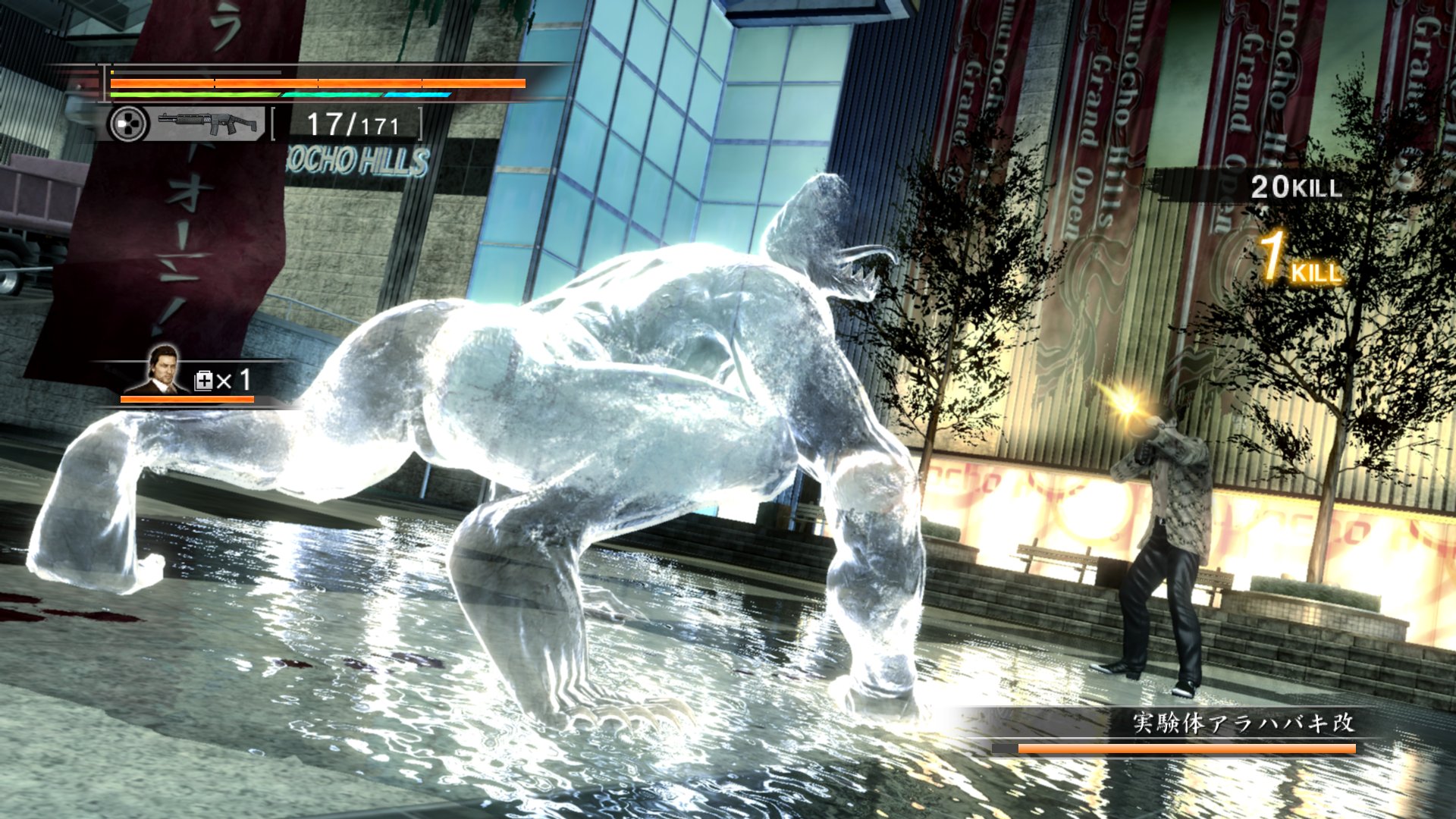
Task: Select the equipped shotgun weapon icon
Action: click(x=209, y=123)
